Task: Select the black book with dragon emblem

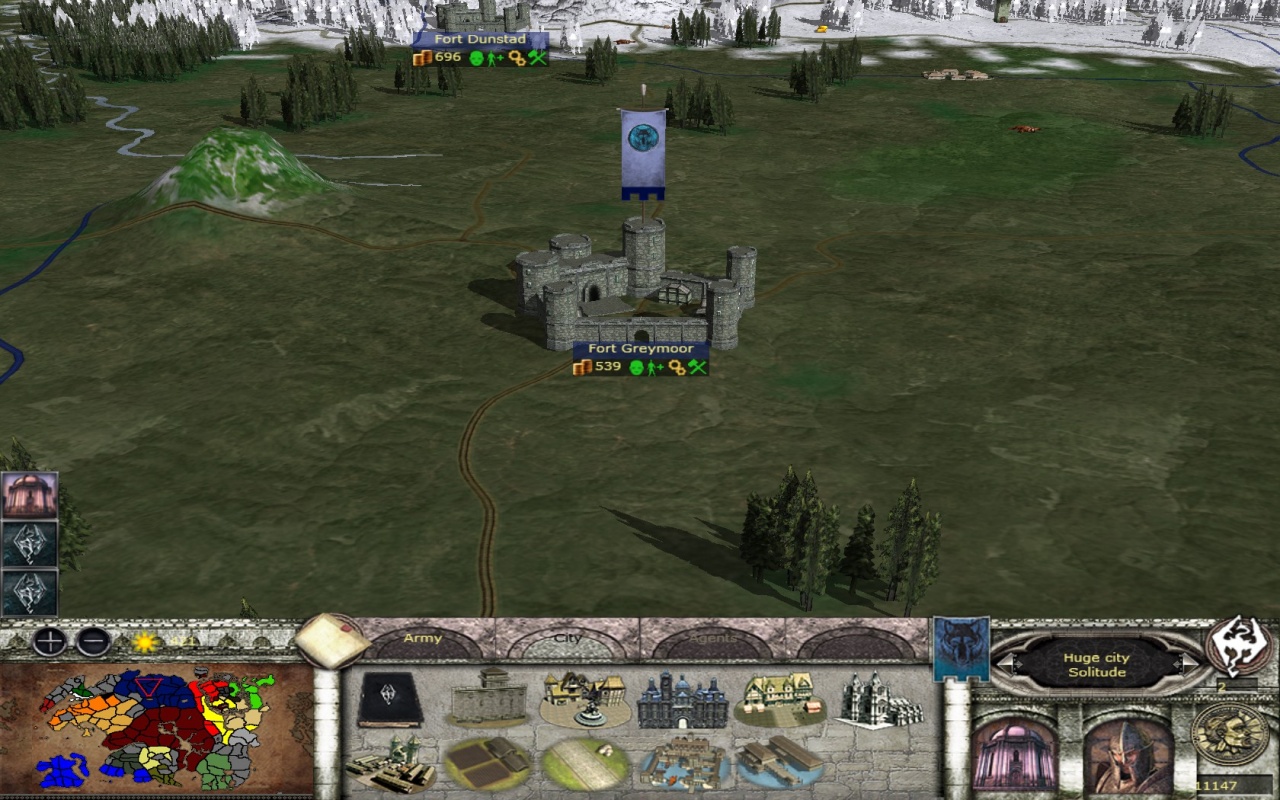Action: [390, 698]
